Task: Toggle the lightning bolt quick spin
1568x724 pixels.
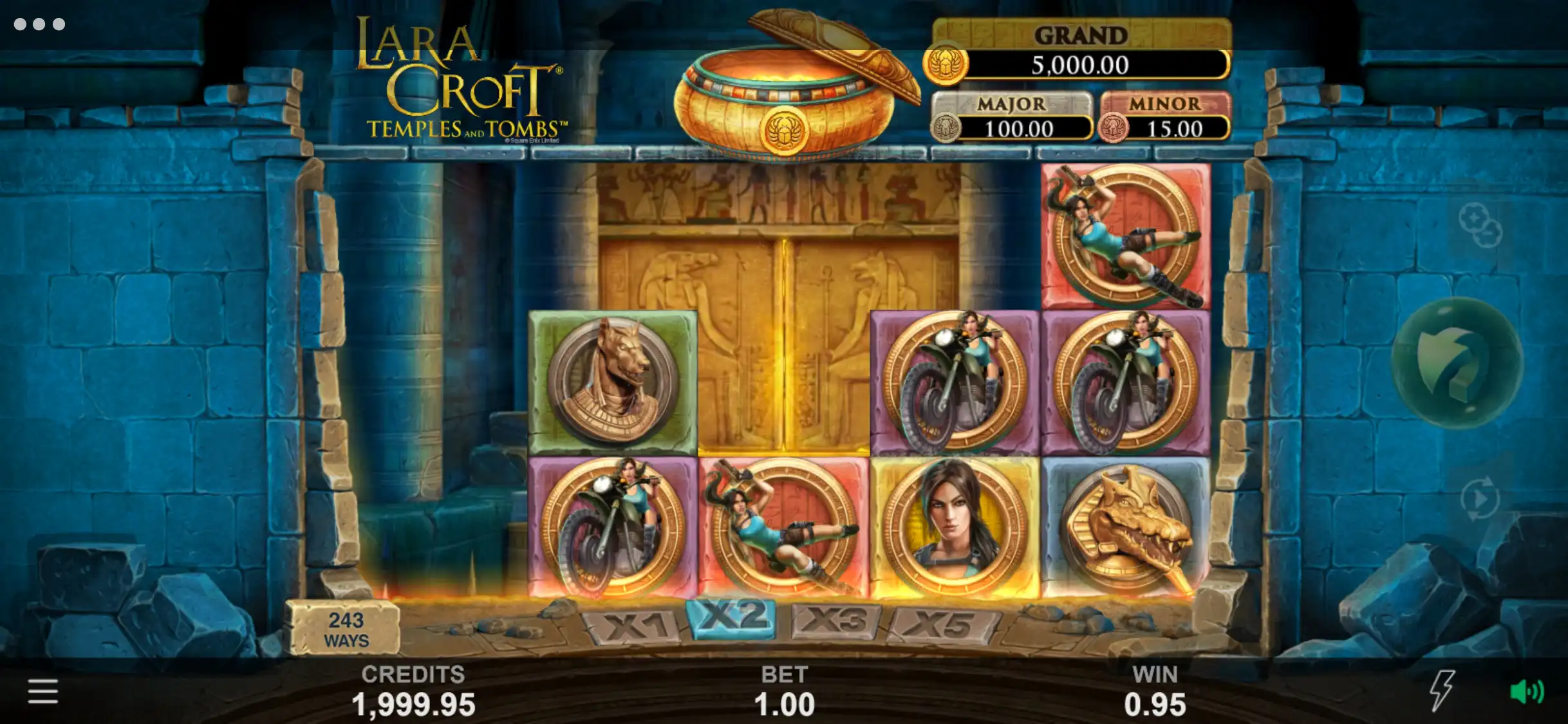Action: tap(1442, 691)
